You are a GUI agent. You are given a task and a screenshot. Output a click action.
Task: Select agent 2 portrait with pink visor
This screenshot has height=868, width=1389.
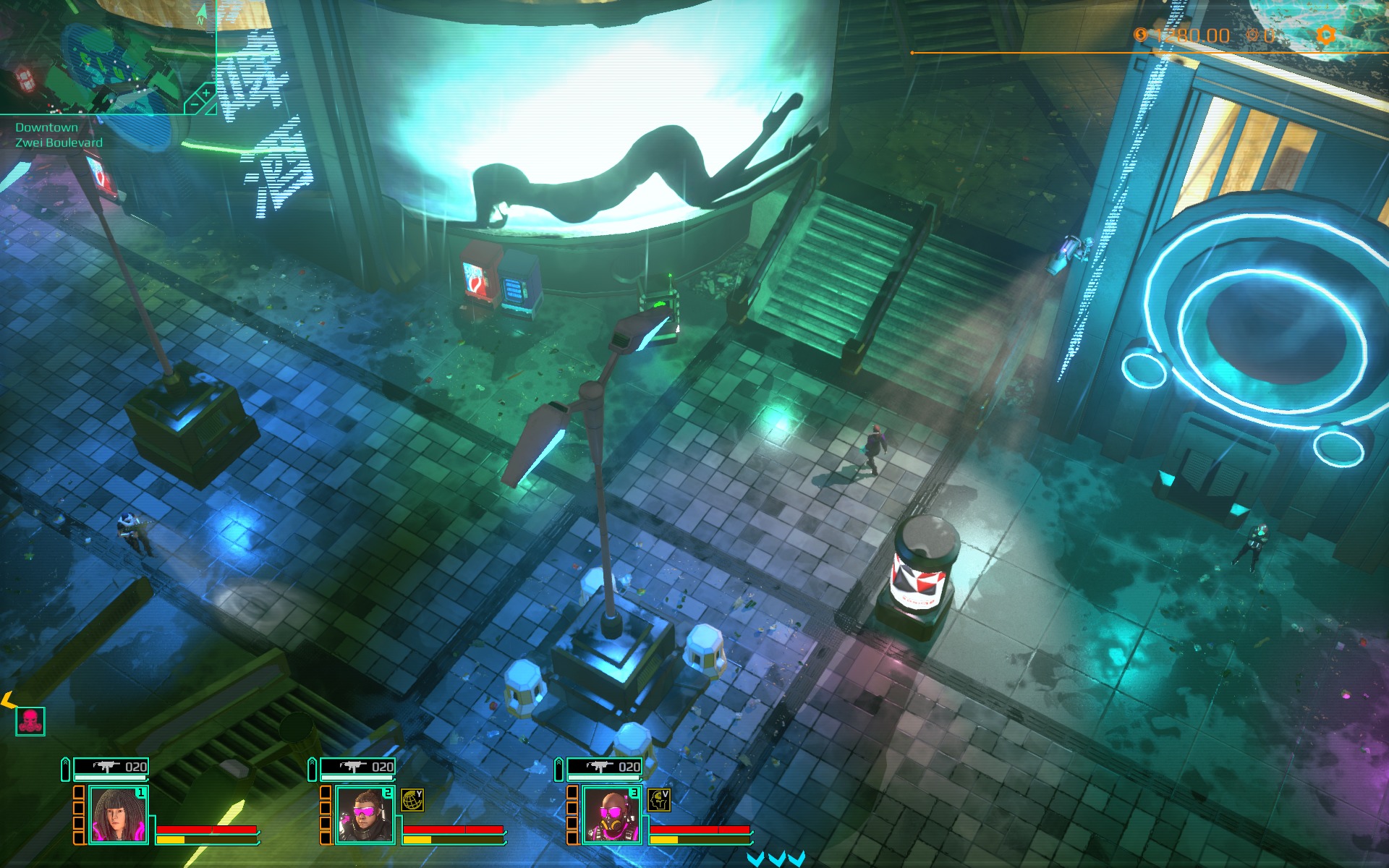click(365, 815)
